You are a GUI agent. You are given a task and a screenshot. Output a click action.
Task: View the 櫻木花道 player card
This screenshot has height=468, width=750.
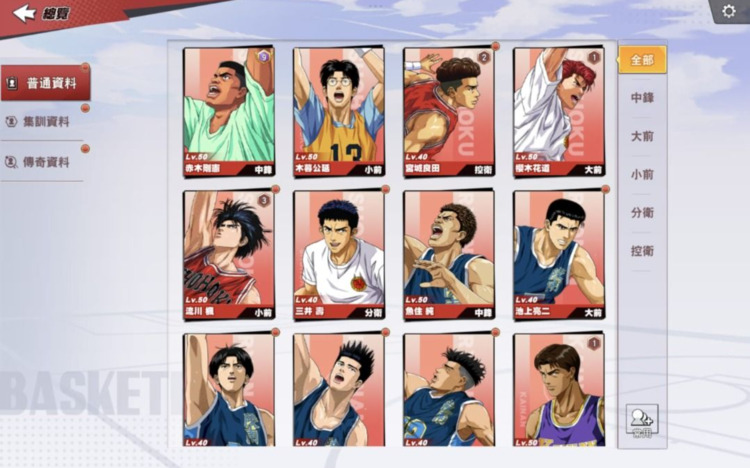(559, 111)
